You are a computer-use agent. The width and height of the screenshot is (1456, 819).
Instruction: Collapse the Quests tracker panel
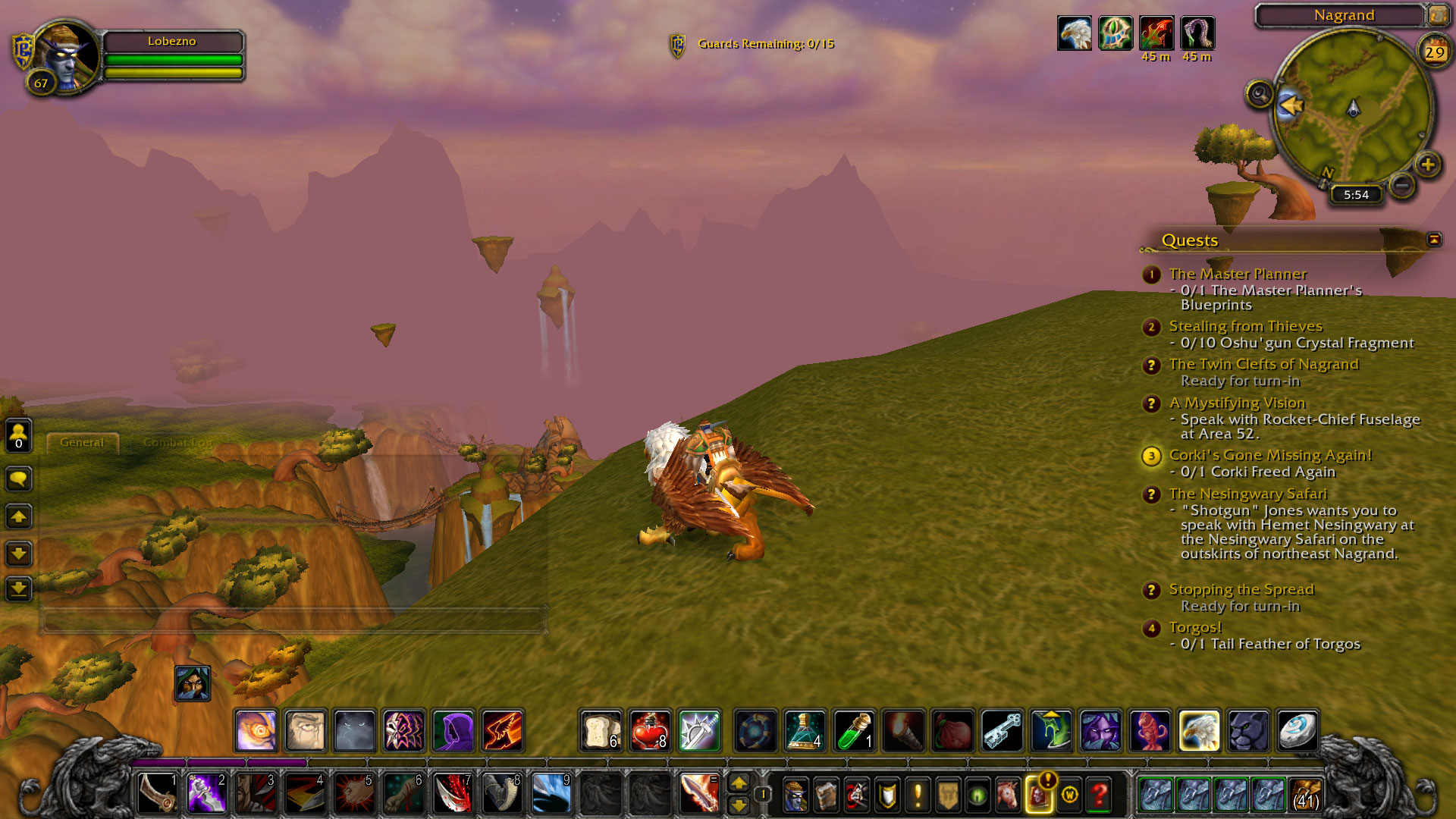tap(1433, 240)
